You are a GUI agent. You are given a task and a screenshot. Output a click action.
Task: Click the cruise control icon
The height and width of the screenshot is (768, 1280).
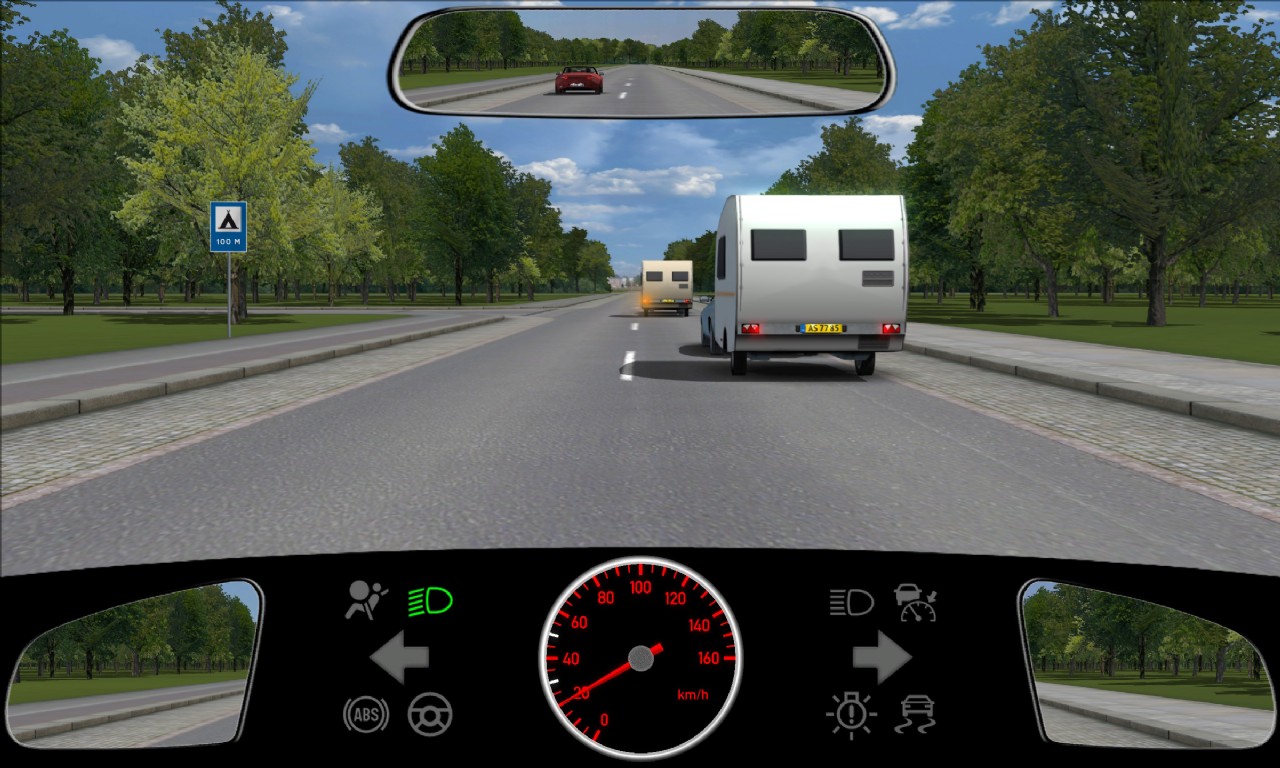click(915, 602)
